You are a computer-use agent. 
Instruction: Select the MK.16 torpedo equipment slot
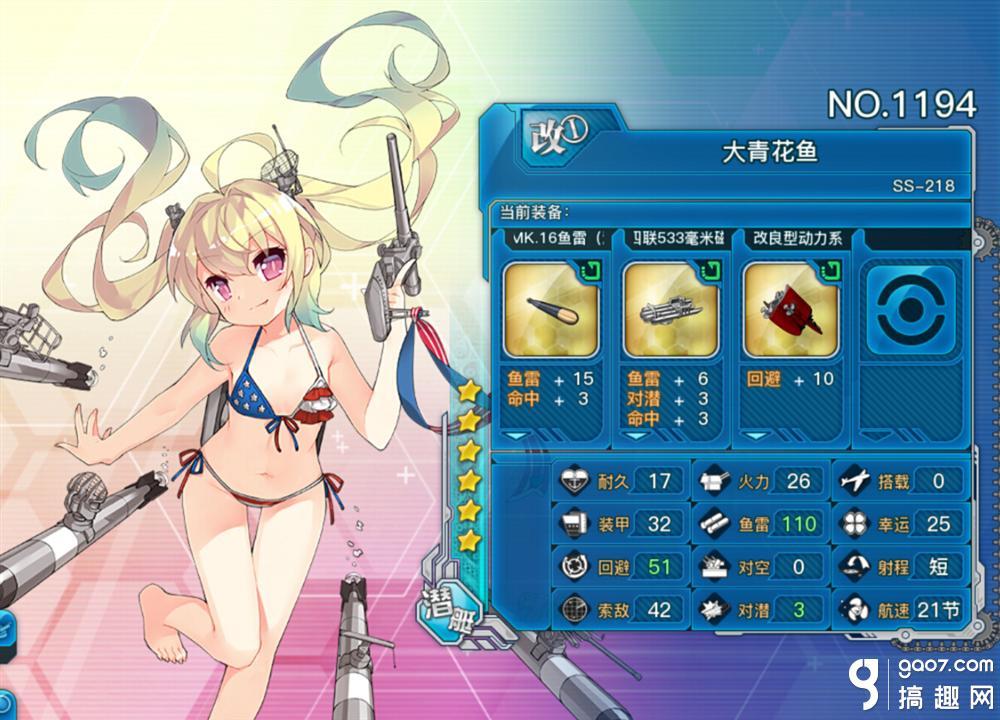[x=550, y=311]
